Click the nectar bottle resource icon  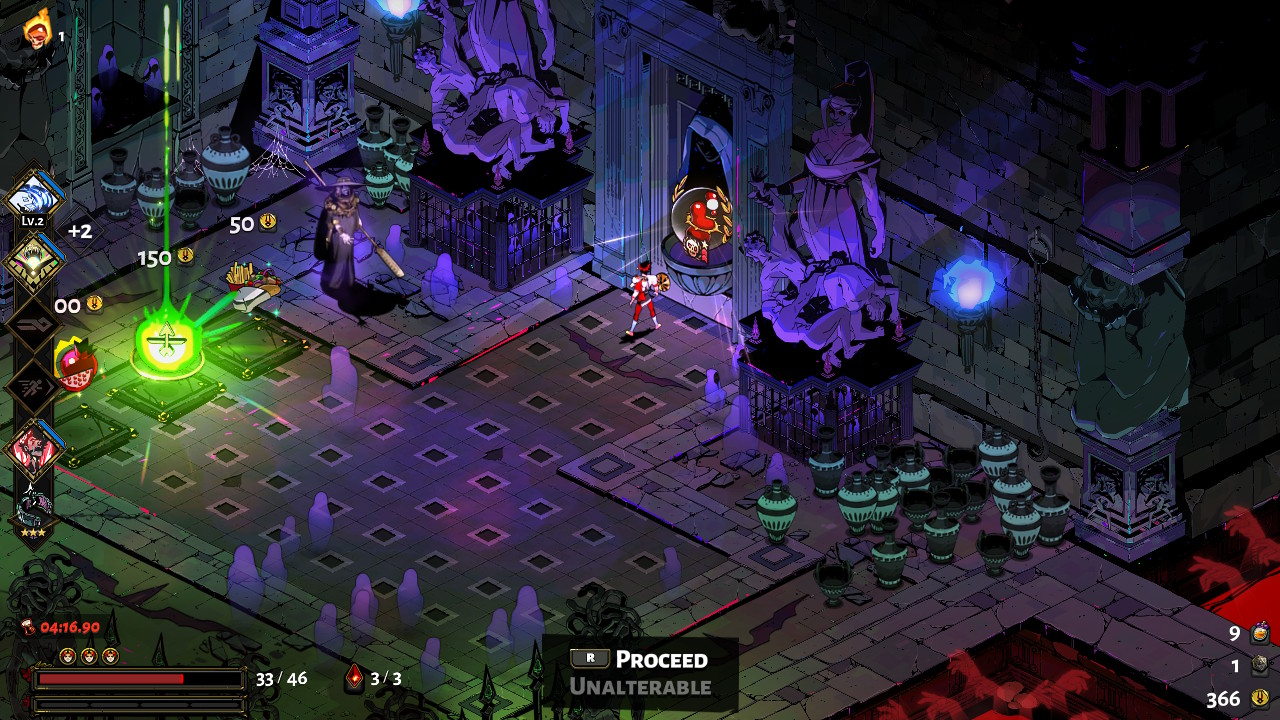(1260, 633)
